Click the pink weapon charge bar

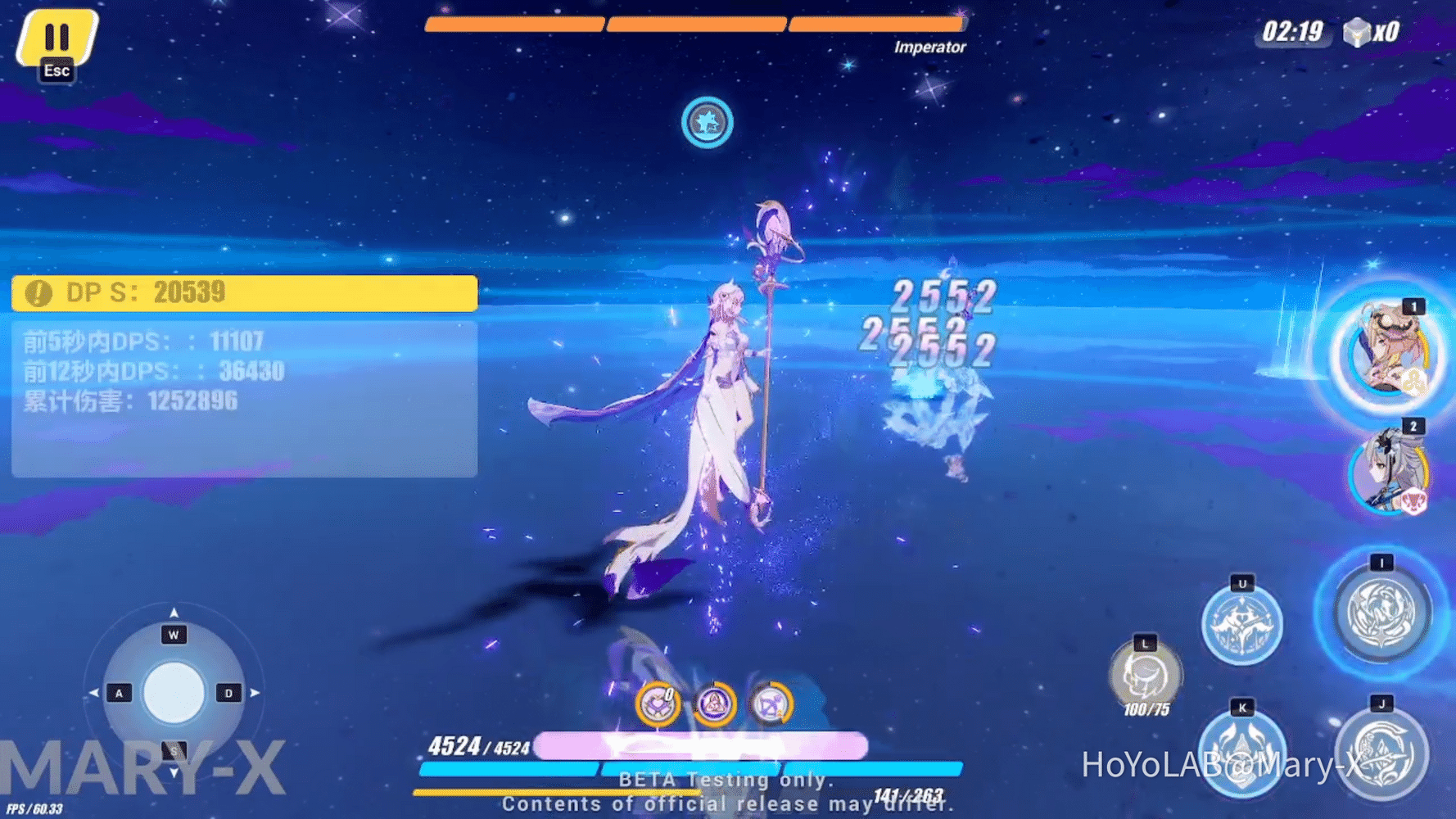pyautogui.click(x=704, y=745)
